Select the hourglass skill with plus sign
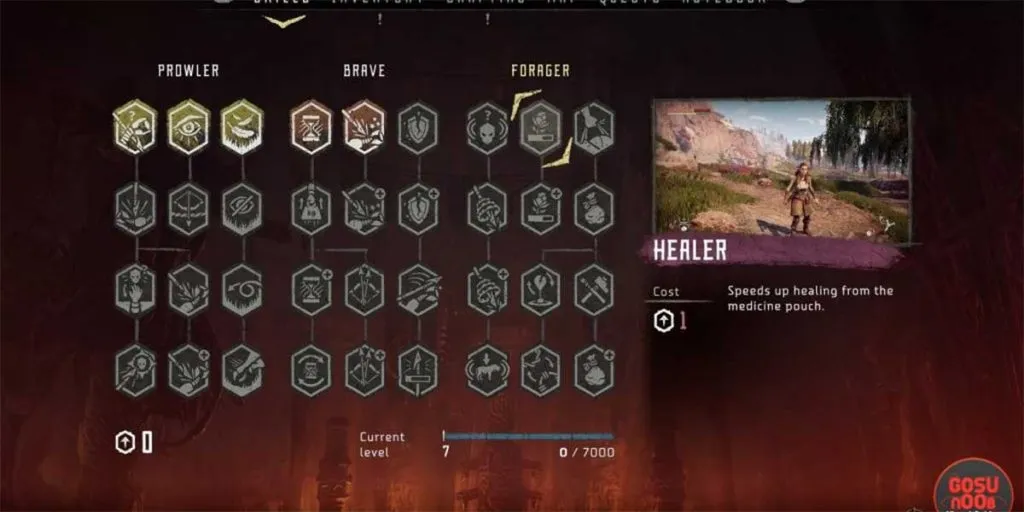 [x=311, y=290]
